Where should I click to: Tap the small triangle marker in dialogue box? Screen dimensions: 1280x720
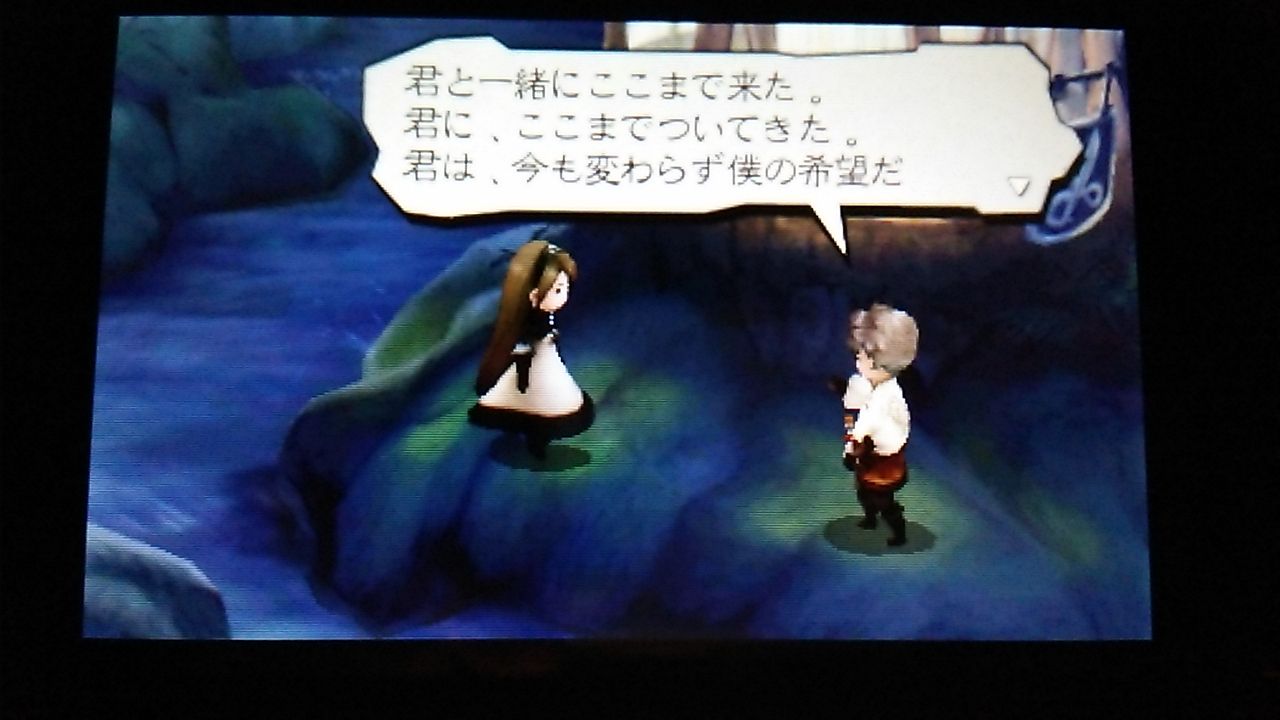point(1018,185)
